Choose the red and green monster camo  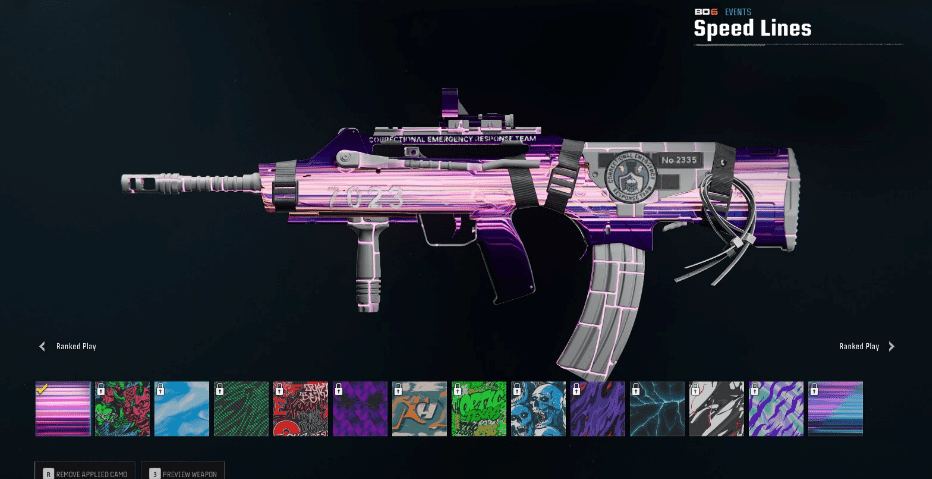122,408
